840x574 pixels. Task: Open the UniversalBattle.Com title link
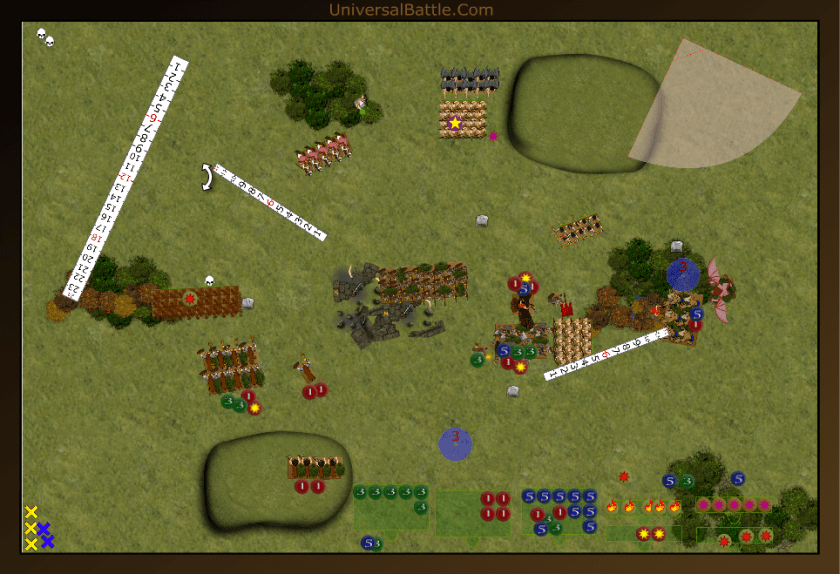[411, 10]
